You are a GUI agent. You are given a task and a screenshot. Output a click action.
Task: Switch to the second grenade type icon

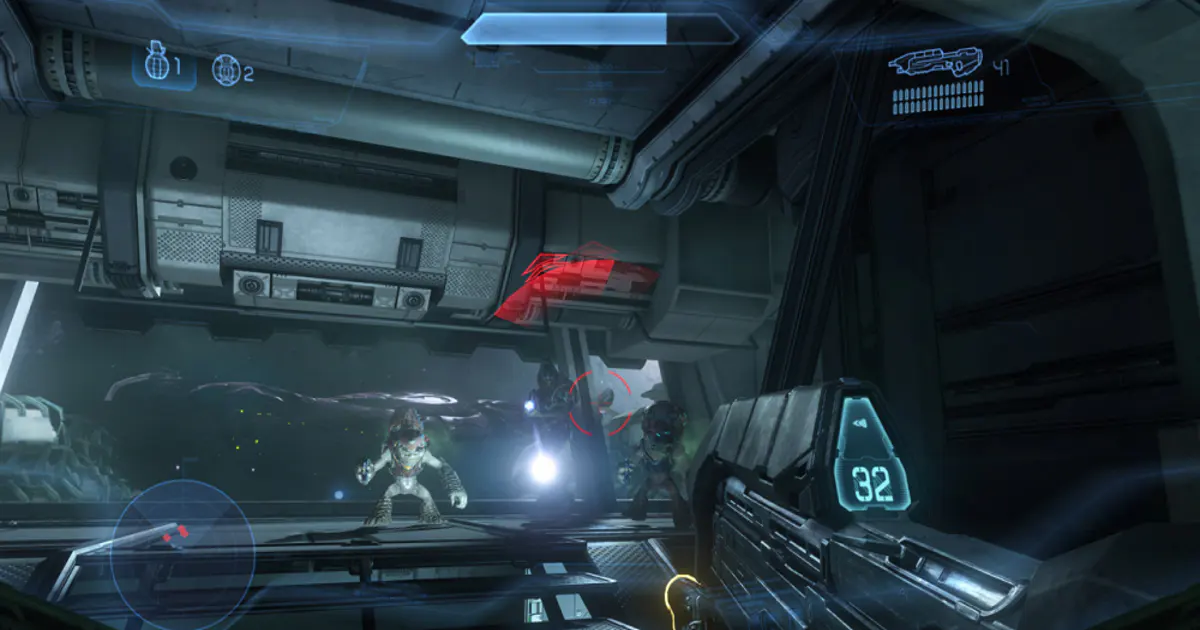click(226, 70)
